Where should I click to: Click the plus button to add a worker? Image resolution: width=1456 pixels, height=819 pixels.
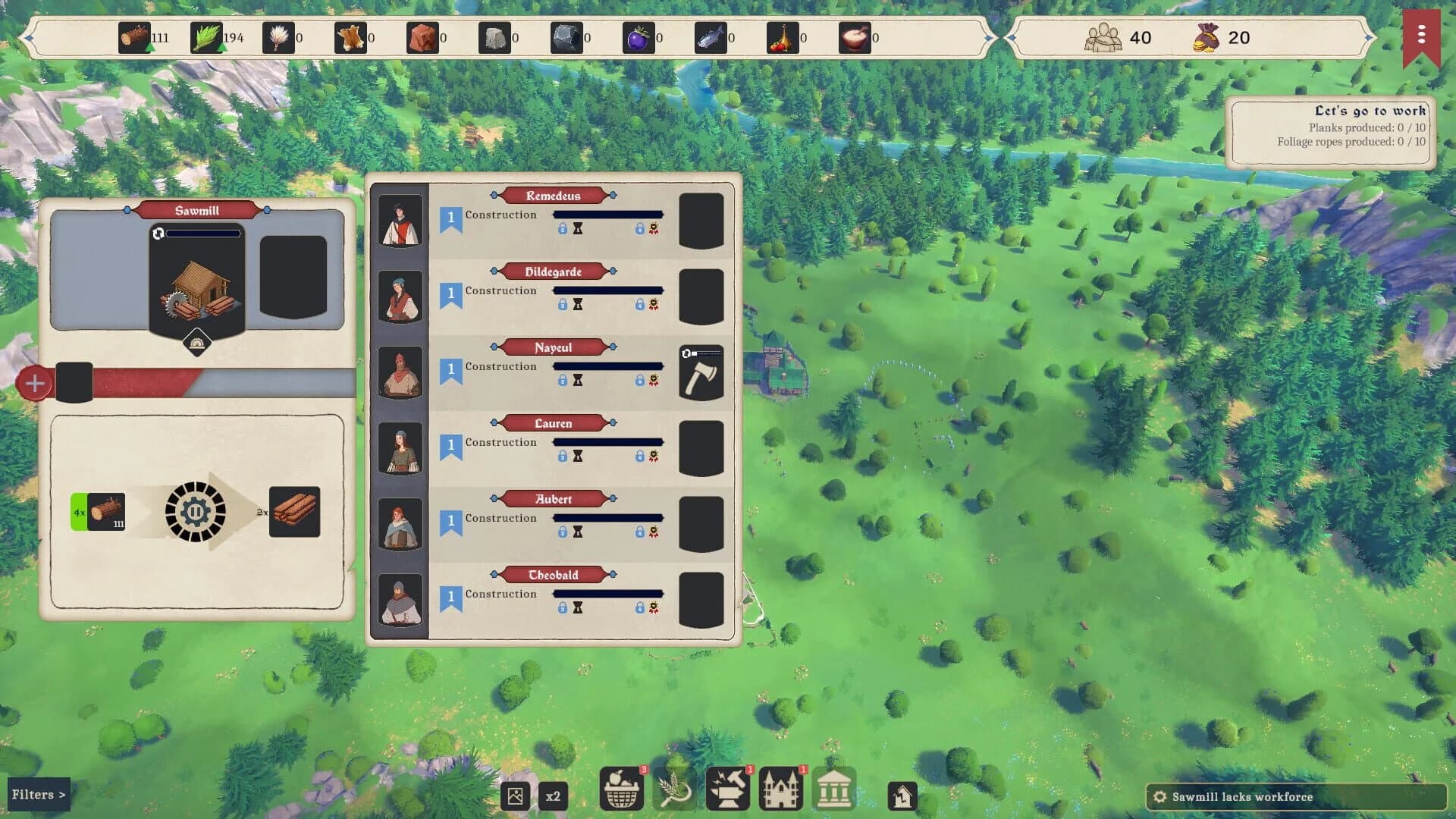click(33, 383)
